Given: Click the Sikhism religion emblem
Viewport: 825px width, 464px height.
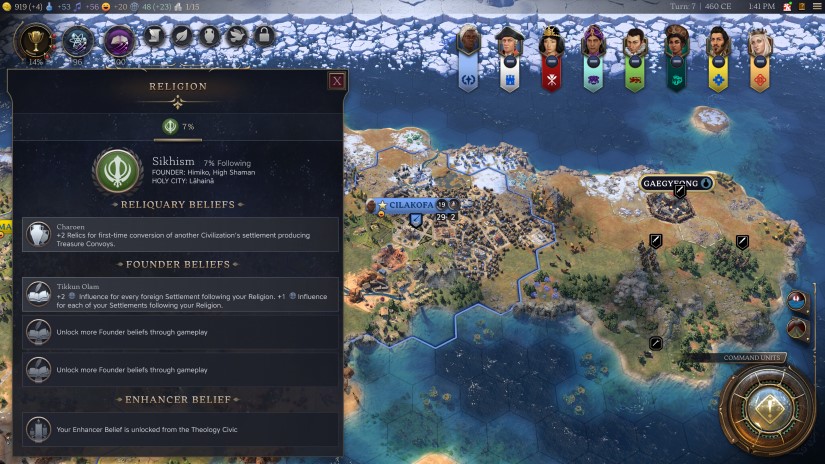Looking at the screenshot, I should point(117,171).
